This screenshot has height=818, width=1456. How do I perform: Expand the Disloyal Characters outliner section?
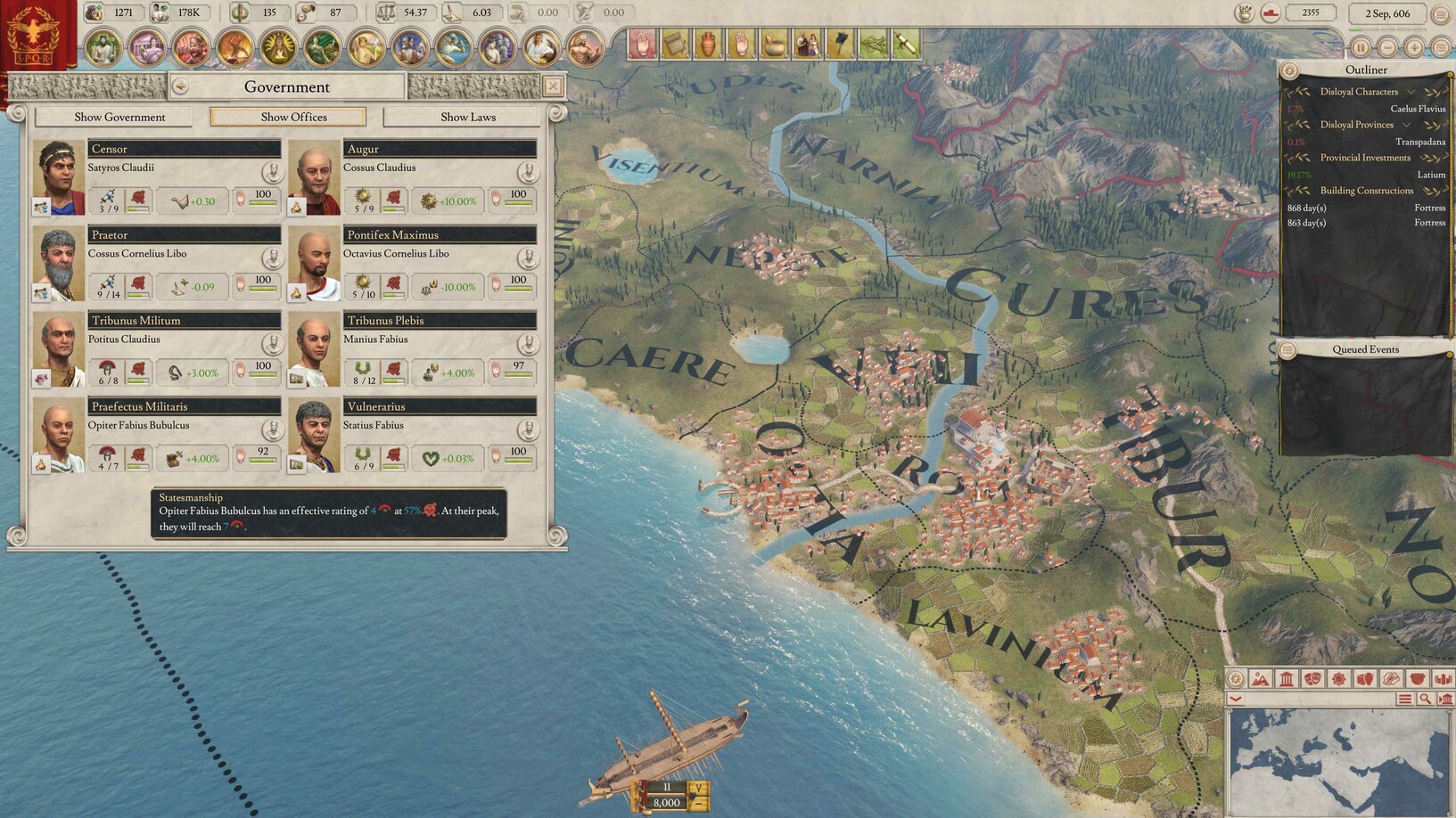coord(1411,91)
